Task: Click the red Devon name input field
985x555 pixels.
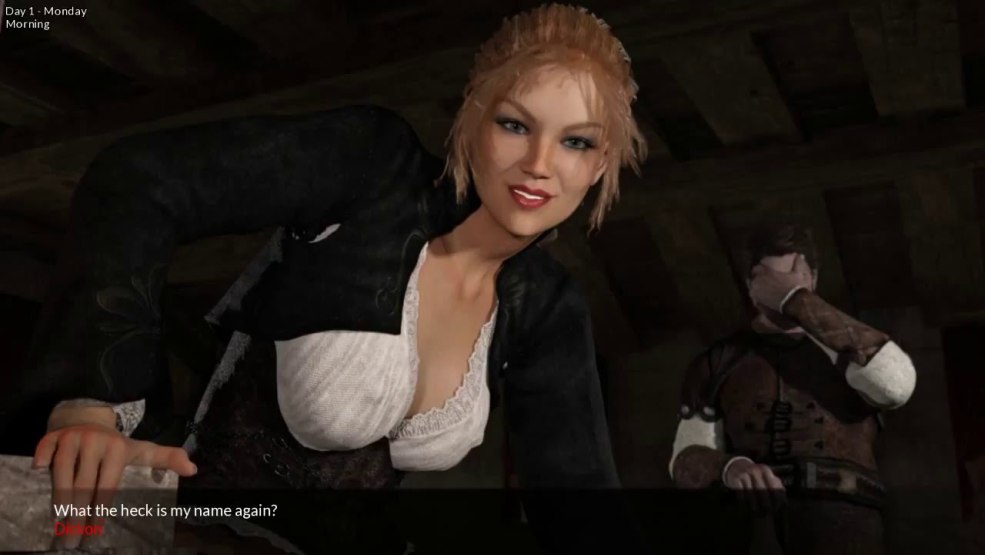Action: 79,528
